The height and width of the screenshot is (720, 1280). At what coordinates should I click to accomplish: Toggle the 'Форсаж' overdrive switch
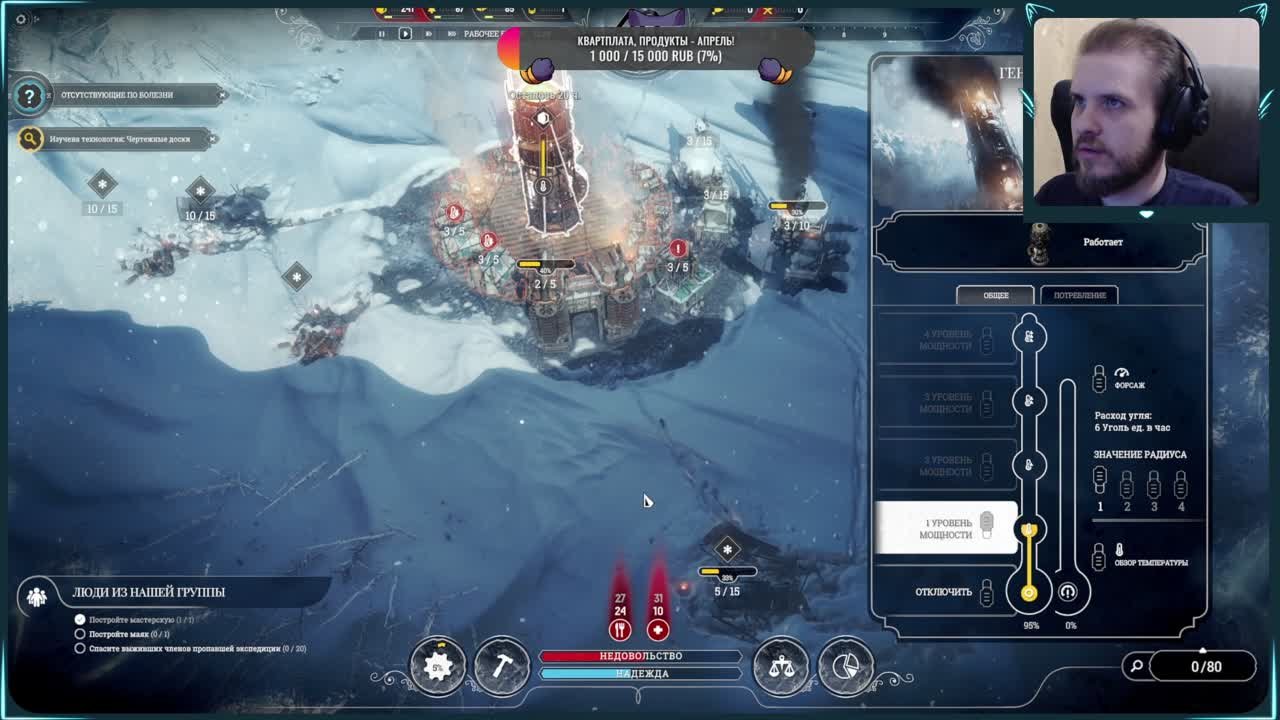click(x=1100, y=379)
